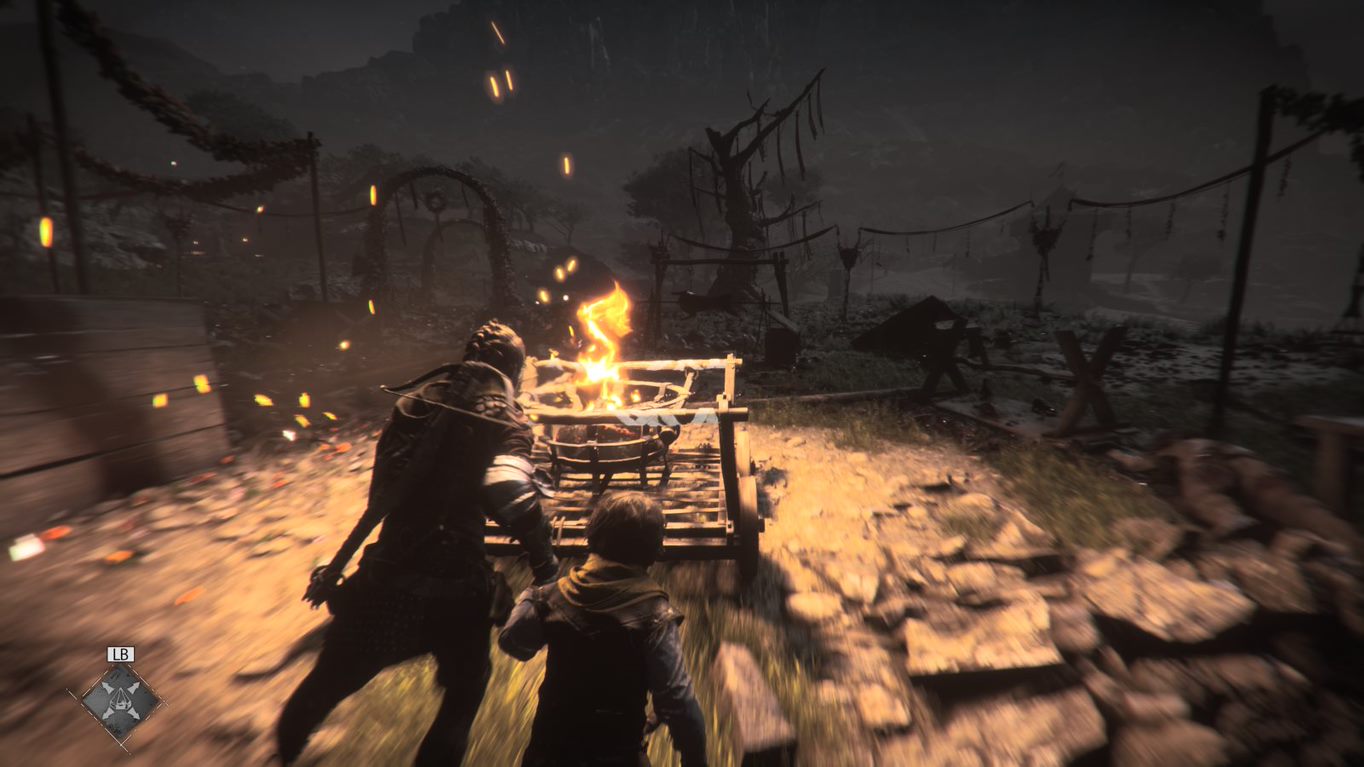Click the left arrow on the item selector
Viewport: 1364px width, 767px height.
tap(106, 701)
